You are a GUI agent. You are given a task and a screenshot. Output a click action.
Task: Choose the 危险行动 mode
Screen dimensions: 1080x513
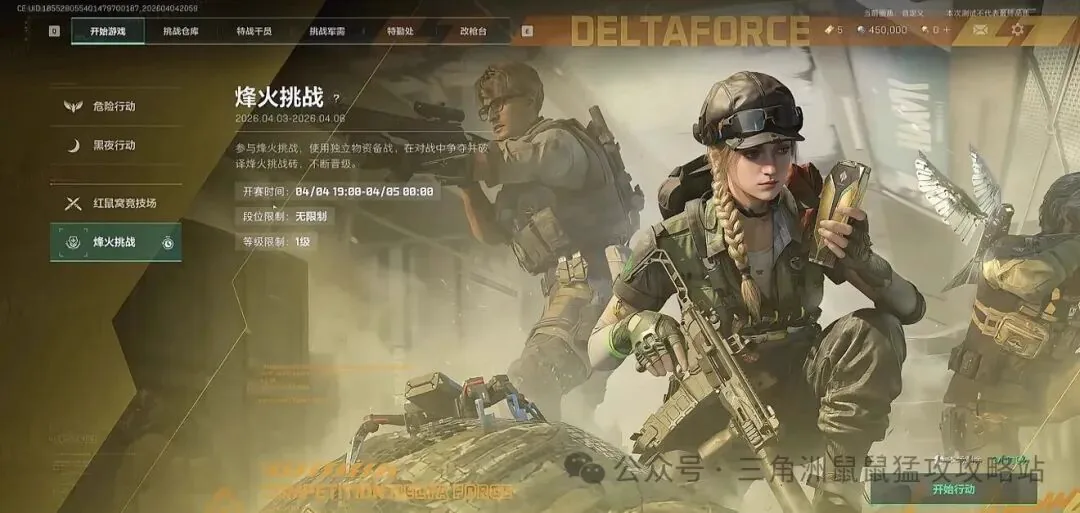point(114,106)
